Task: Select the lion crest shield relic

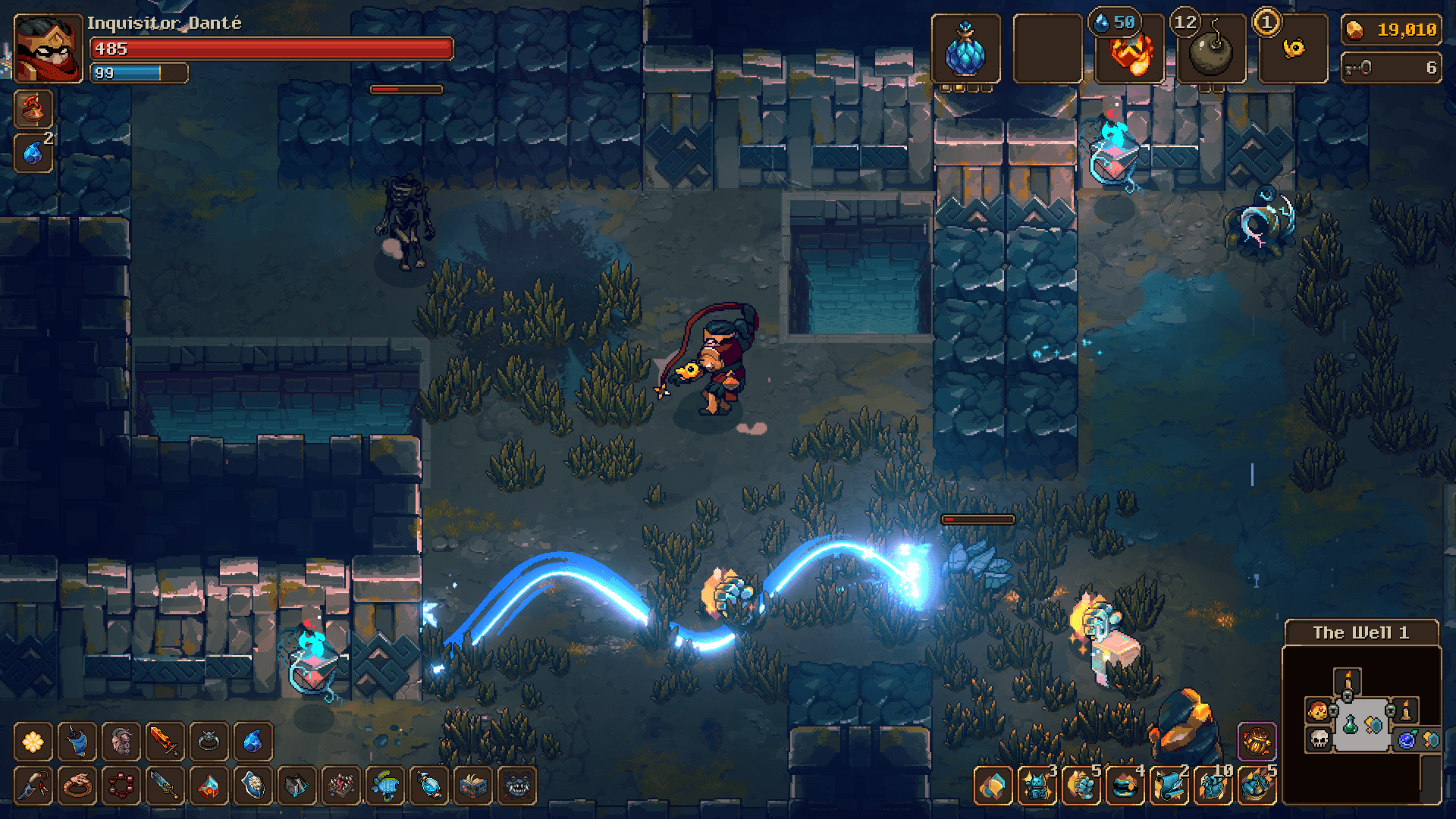Action: coord(253,785)
